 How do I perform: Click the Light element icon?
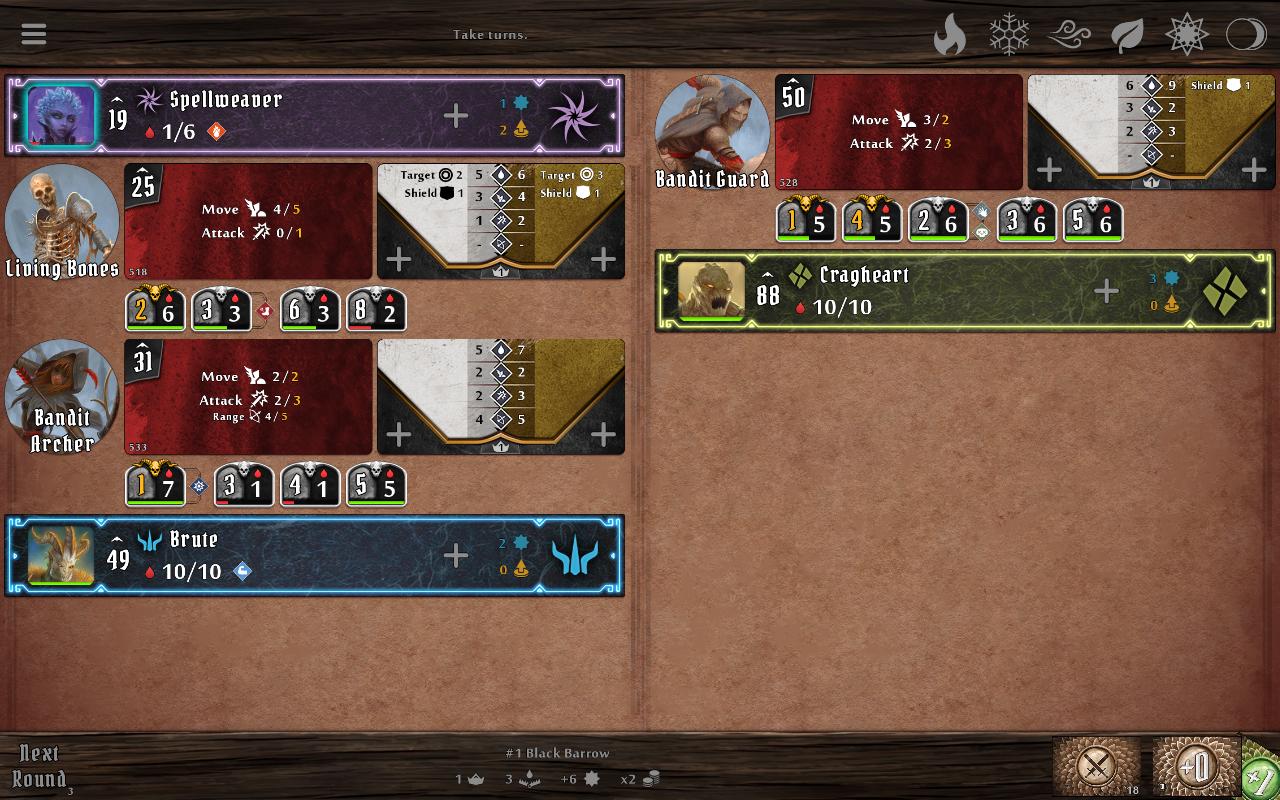tap(1186, 33)
